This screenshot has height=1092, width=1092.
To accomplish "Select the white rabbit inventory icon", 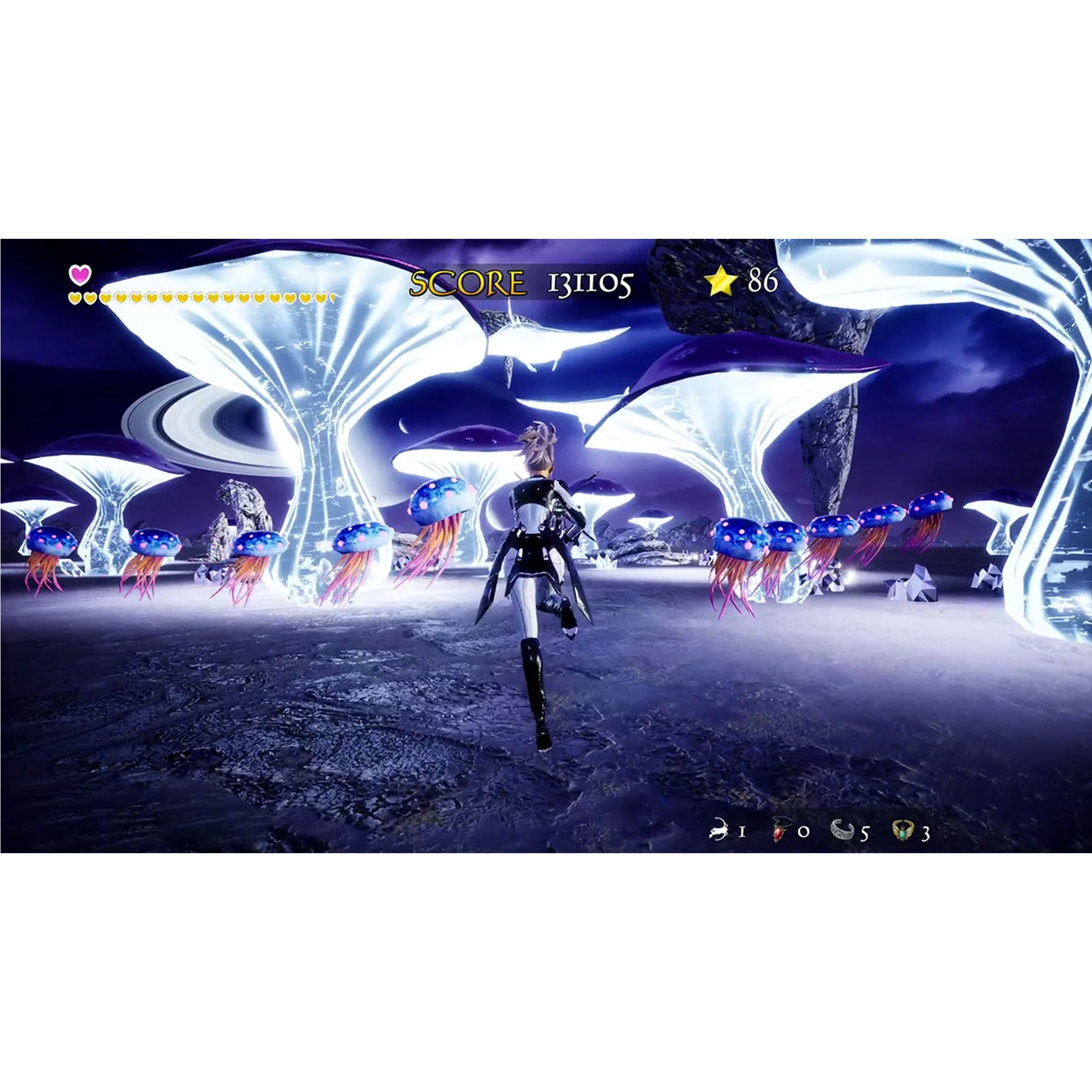I will [718, 830].
